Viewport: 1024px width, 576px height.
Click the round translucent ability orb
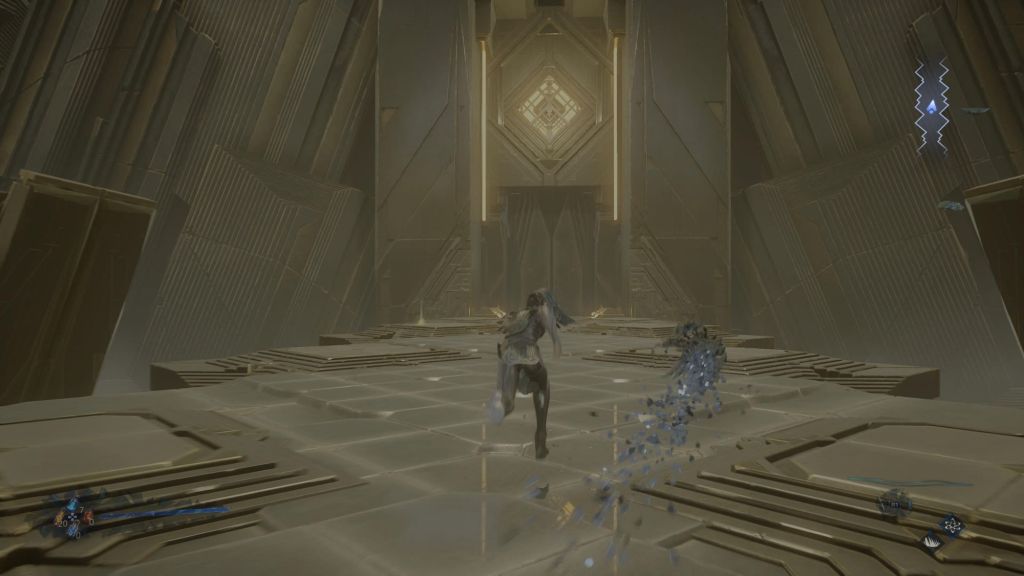[x=894, y=504]
